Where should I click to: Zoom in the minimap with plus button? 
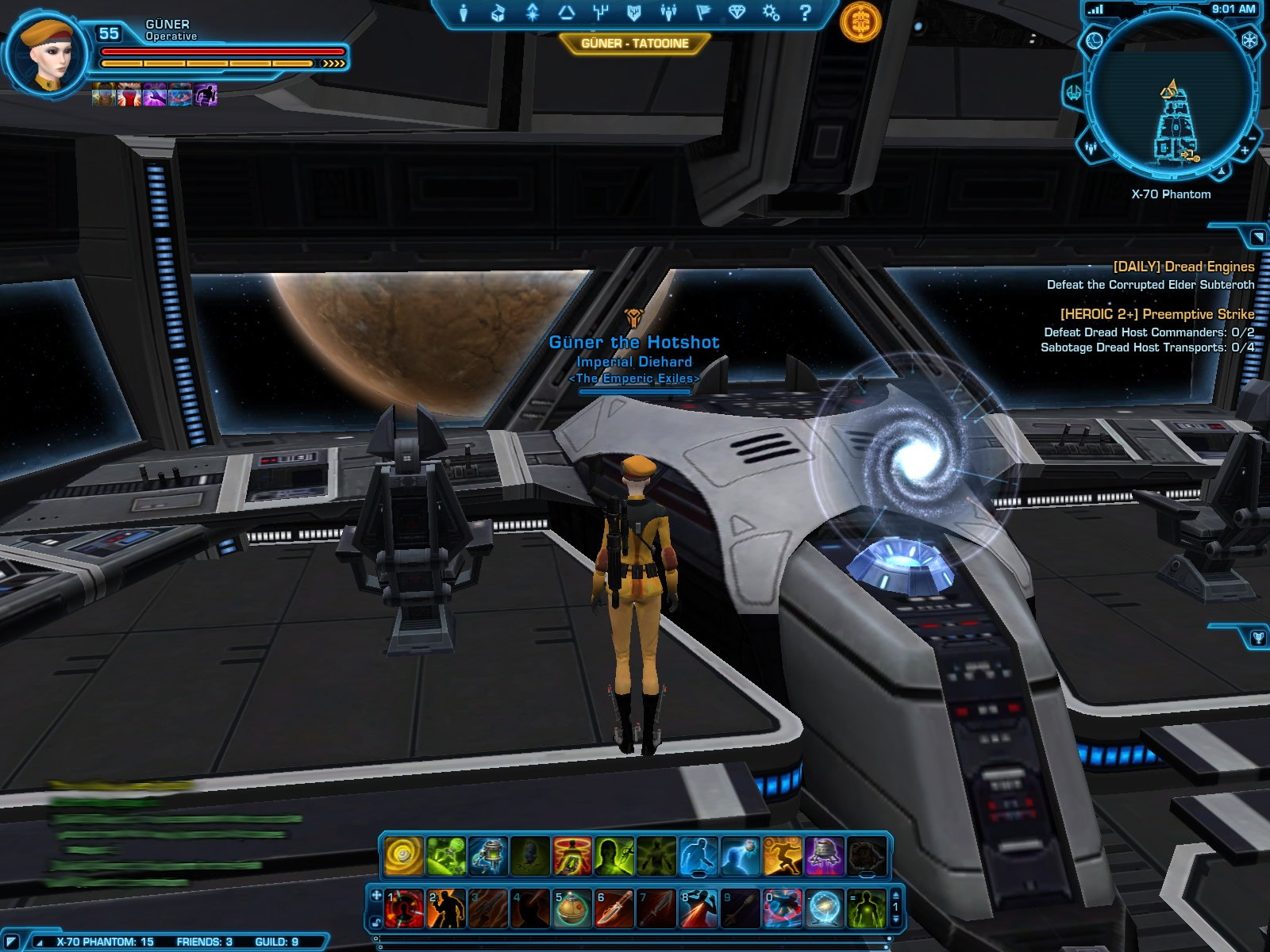coord(1245,149)
